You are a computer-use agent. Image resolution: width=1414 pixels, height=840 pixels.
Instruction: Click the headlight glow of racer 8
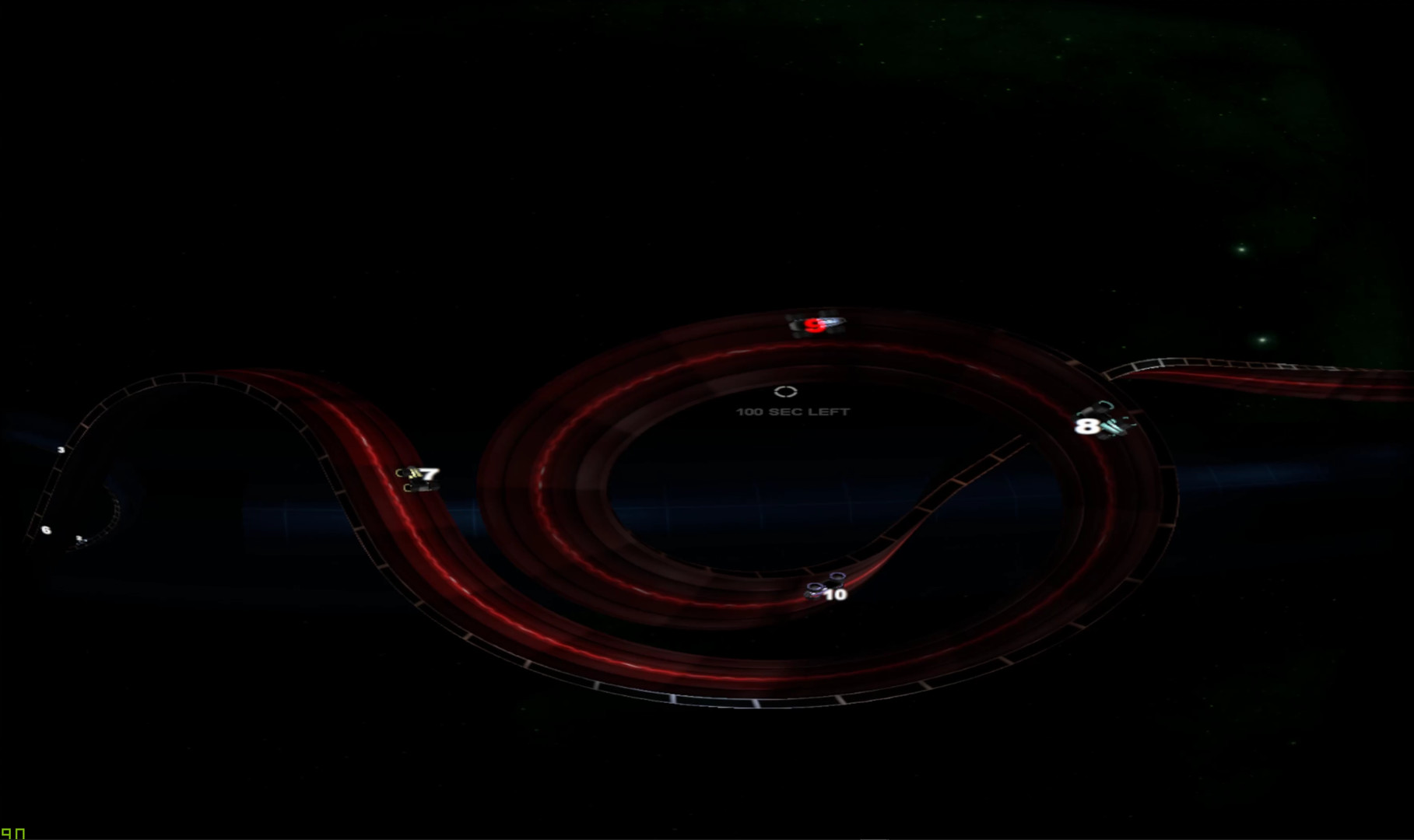point(1110,427)
